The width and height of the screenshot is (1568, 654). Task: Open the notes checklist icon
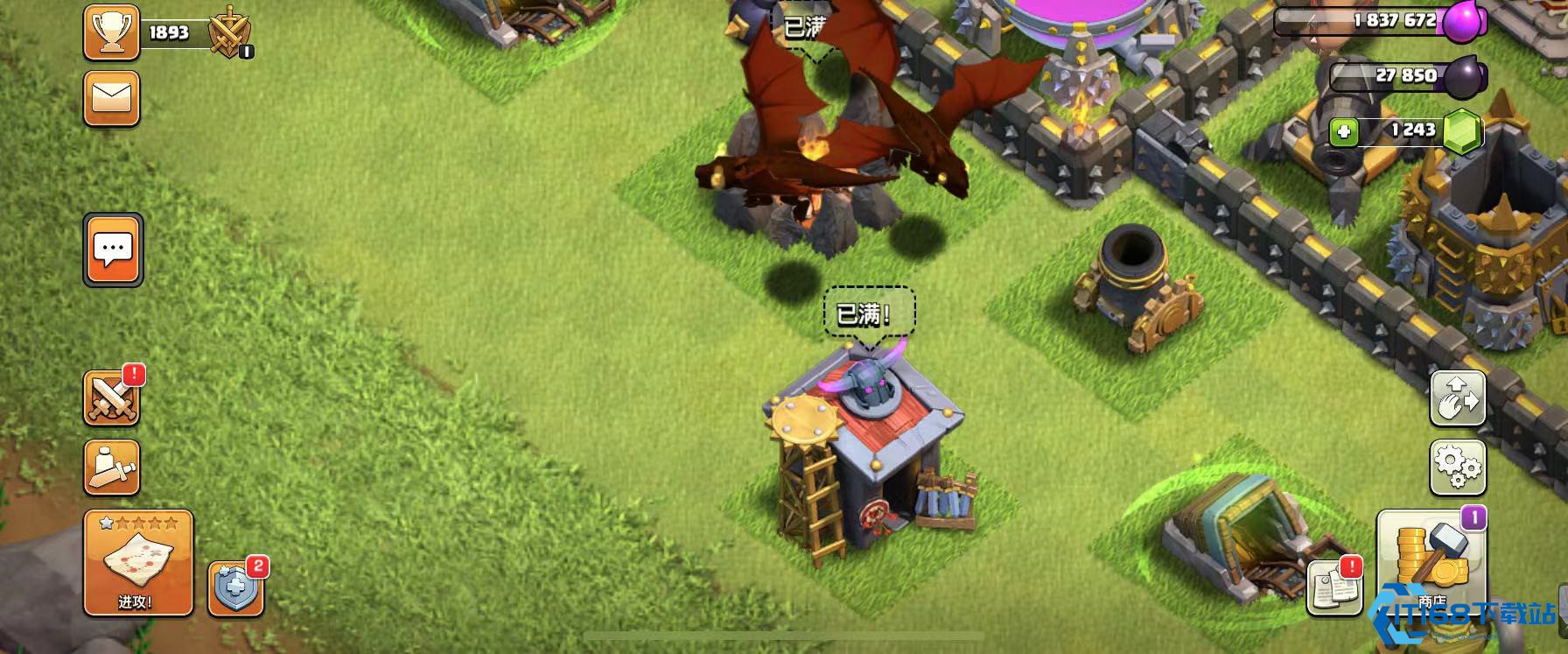click(1333, 587)
